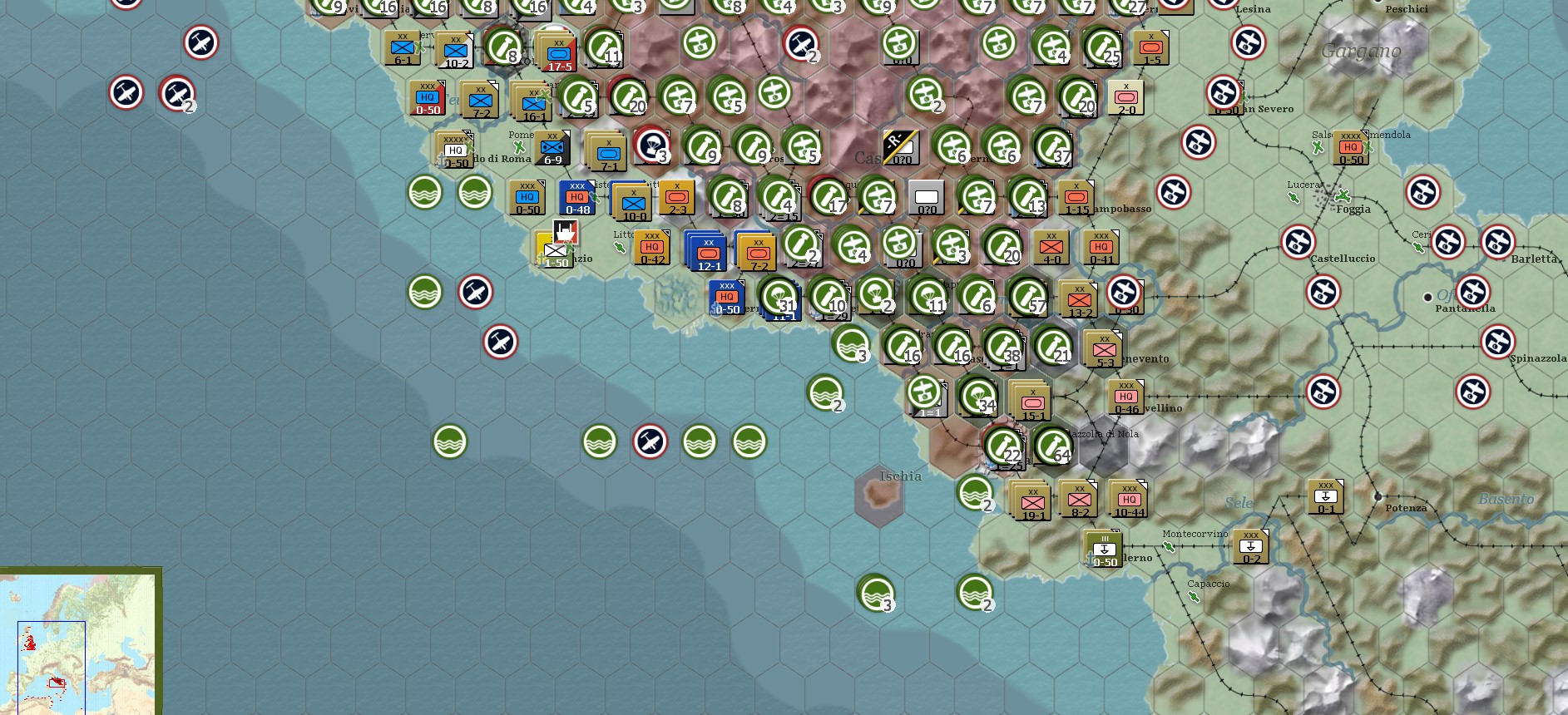Select the HQ 10-44 stack near Salerno
Image resolution: width=1568 pixels, height=715 pixels.
pyautogui.click(x=1129, y=500)
